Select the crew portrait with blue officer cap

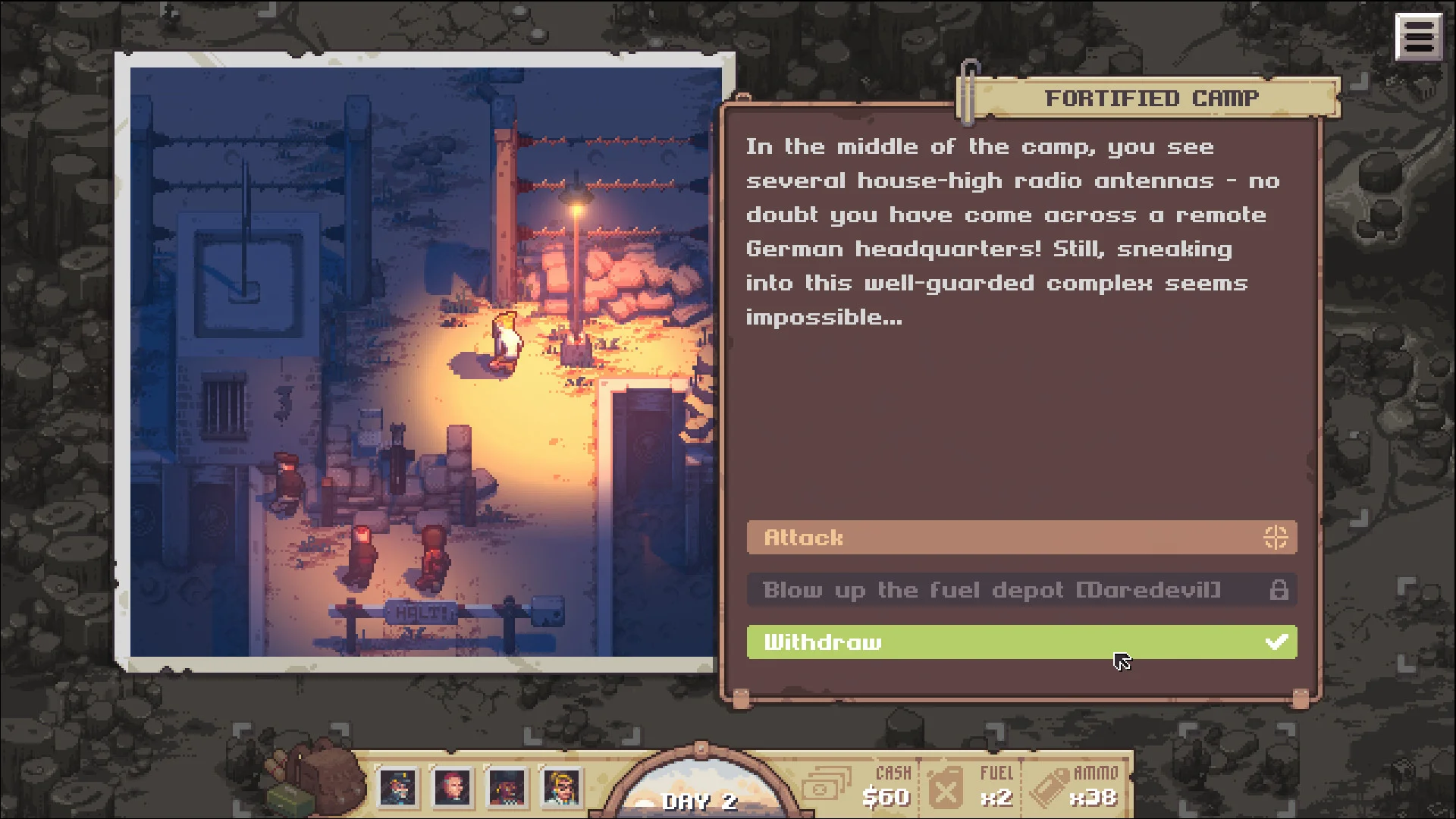pos(399,788)
